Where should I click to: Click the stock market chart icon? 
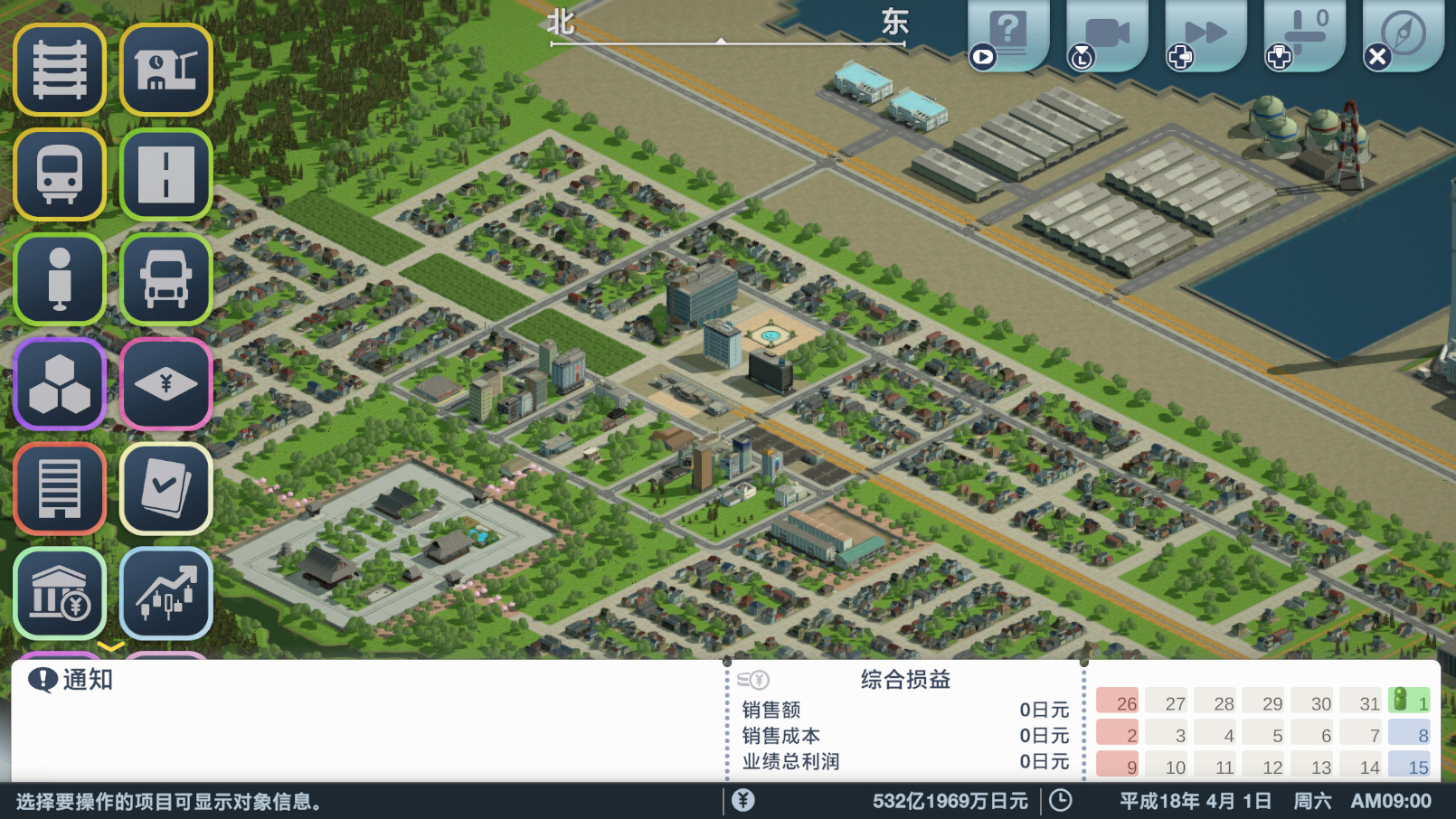click(166, 592)
